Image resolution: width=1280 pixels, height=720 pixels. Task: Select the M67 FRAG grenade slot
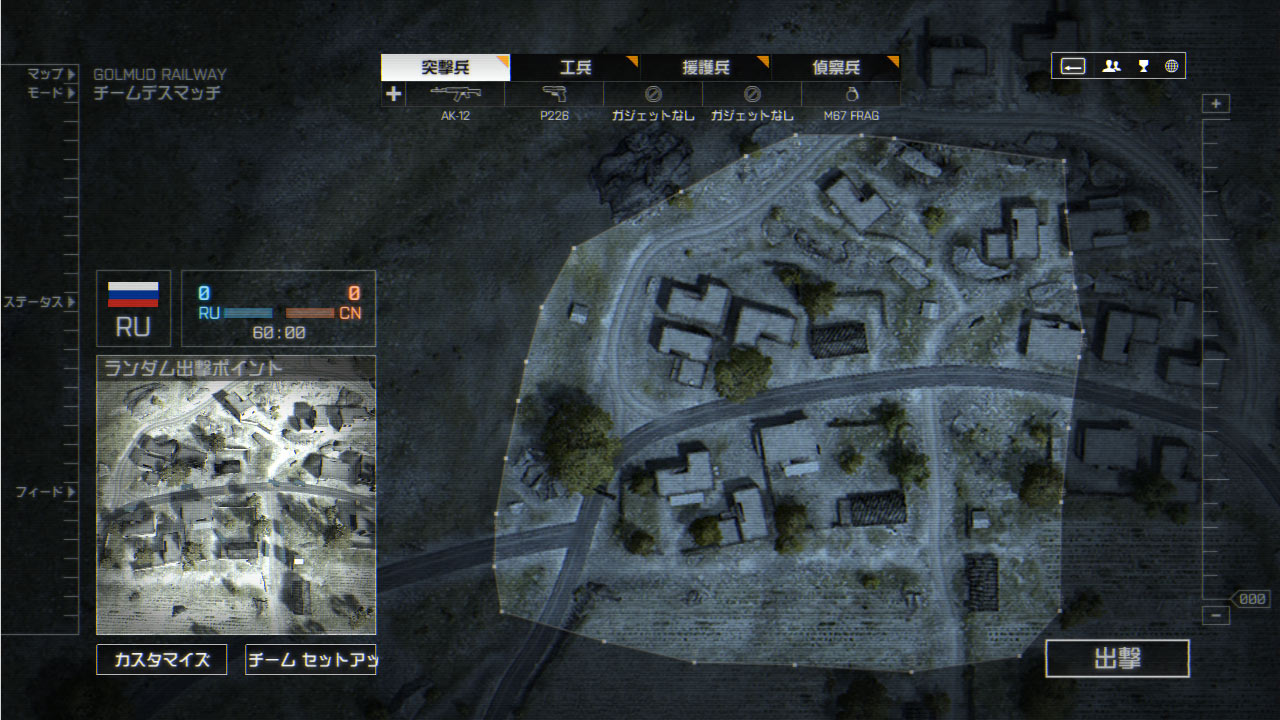point(851,95)
